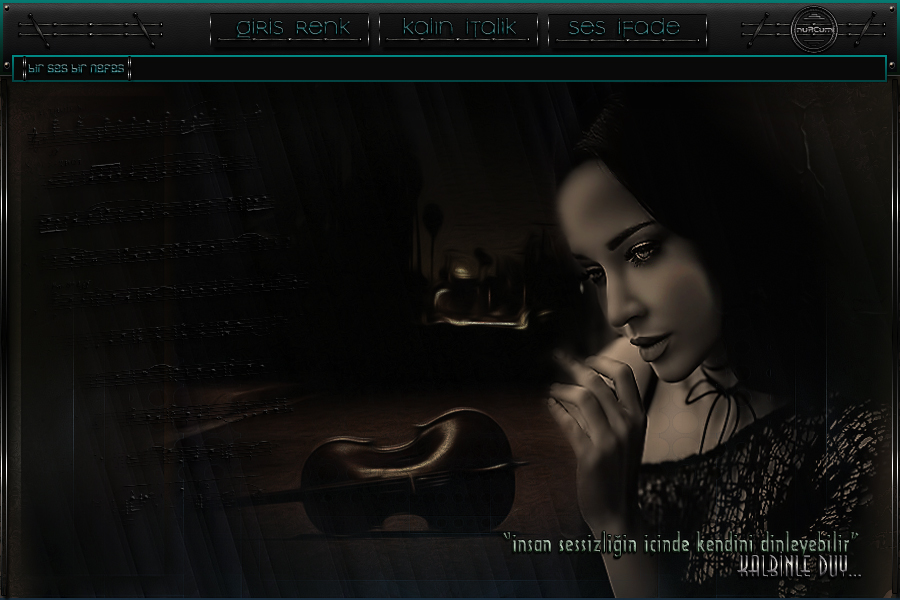Click the round logo emblem

[x=810, y=30]
